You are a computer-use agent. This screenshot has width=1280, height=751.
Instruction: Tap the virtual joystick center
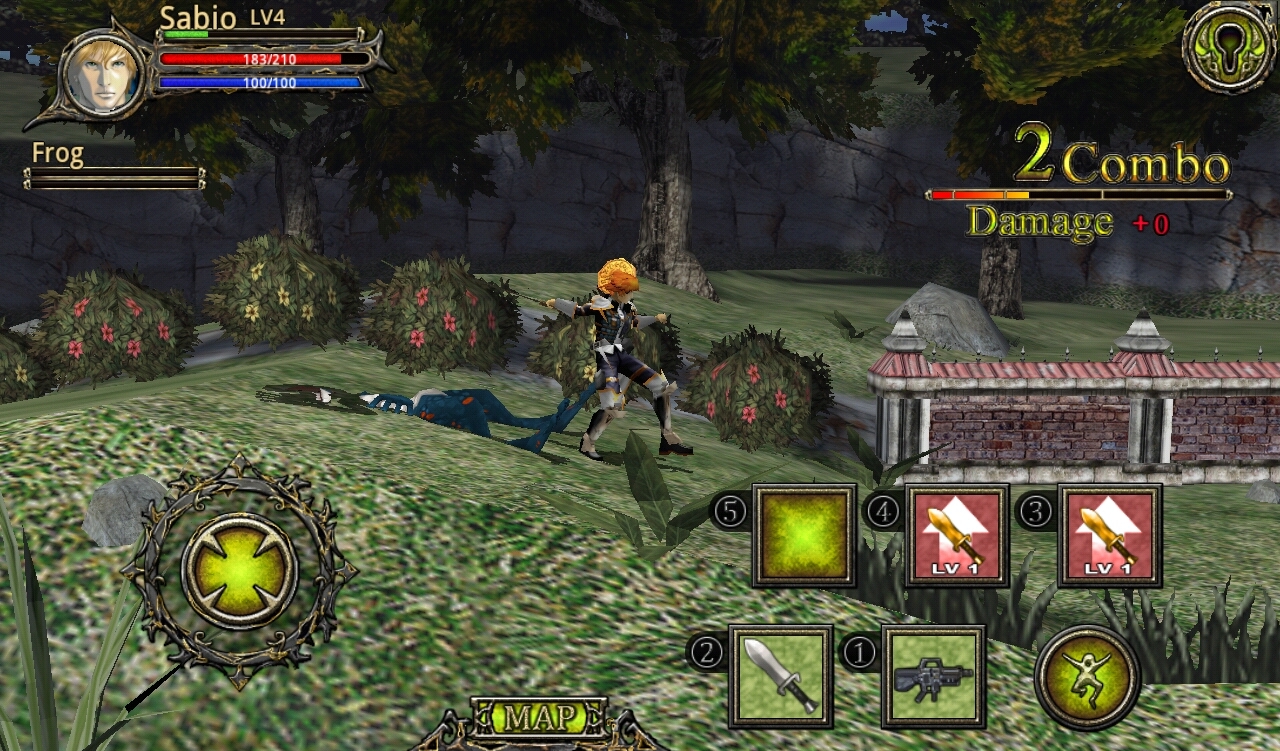239,571
